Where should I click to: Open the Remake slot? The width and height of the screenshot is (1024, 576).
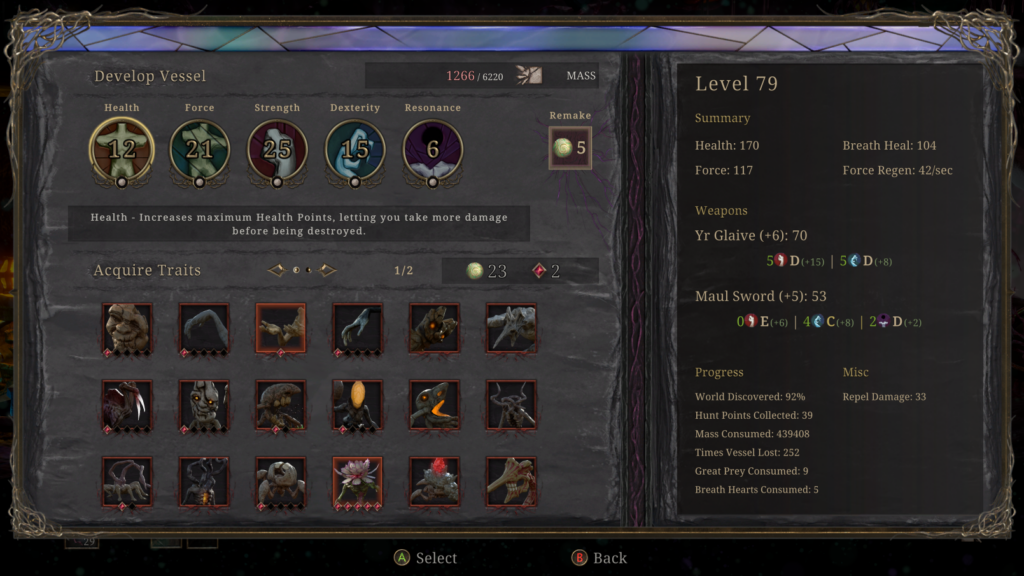click(x=570, y=148)
